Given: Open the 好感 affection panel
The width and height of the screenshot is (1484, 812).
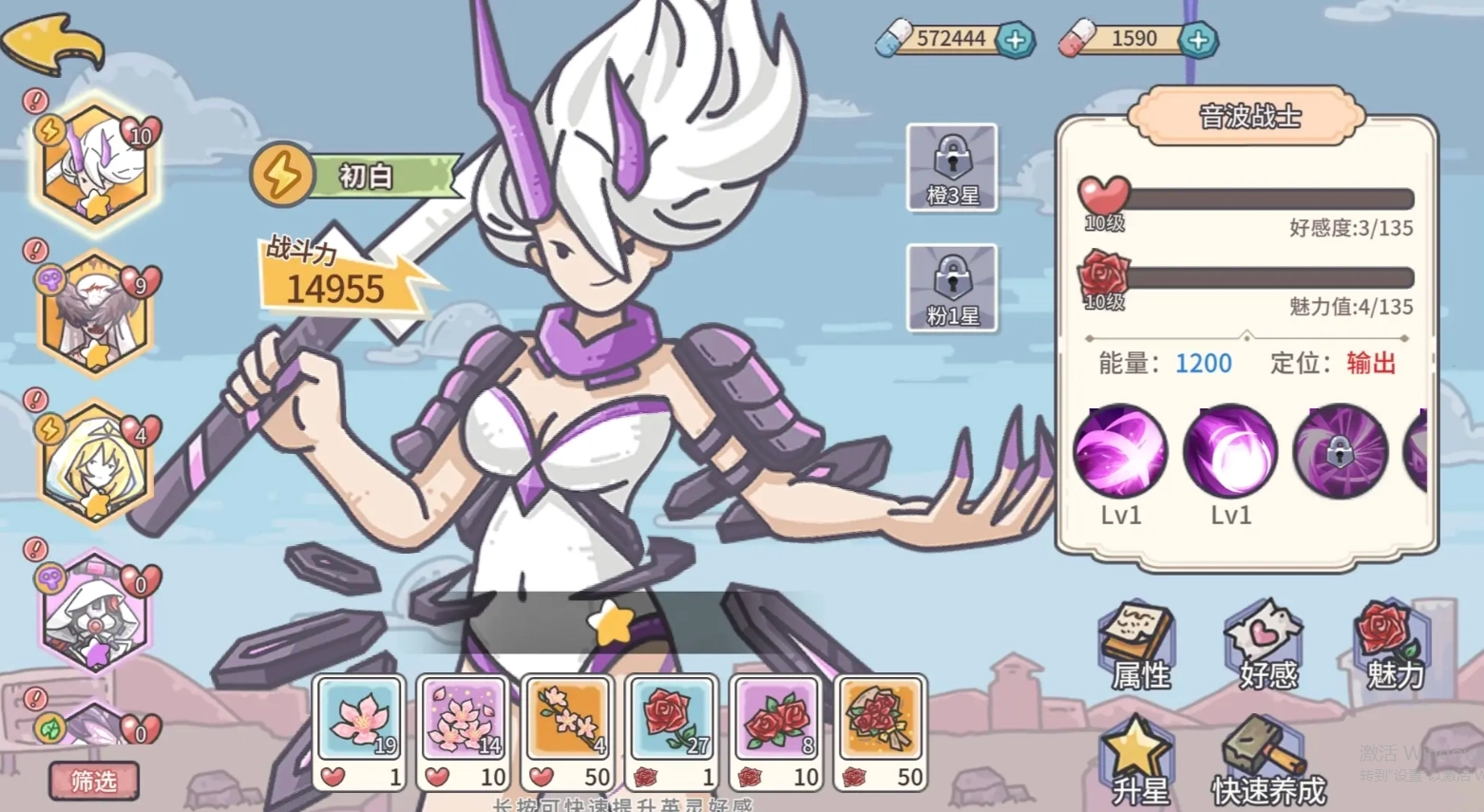Looking at the screenshot, I should coord(1267,648).
